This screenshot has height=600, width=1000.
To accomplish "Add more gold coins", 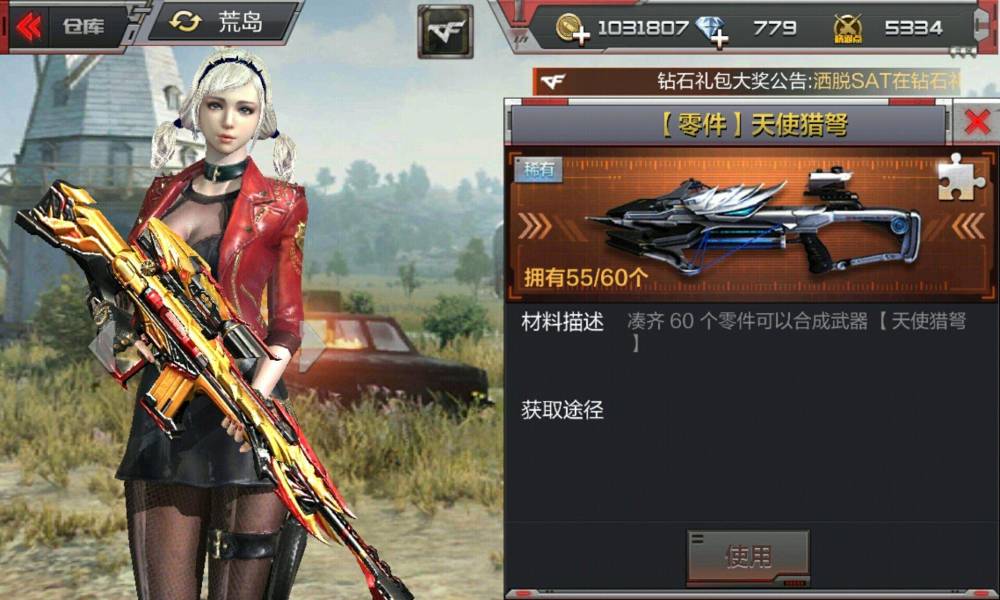I will (573, 29).
